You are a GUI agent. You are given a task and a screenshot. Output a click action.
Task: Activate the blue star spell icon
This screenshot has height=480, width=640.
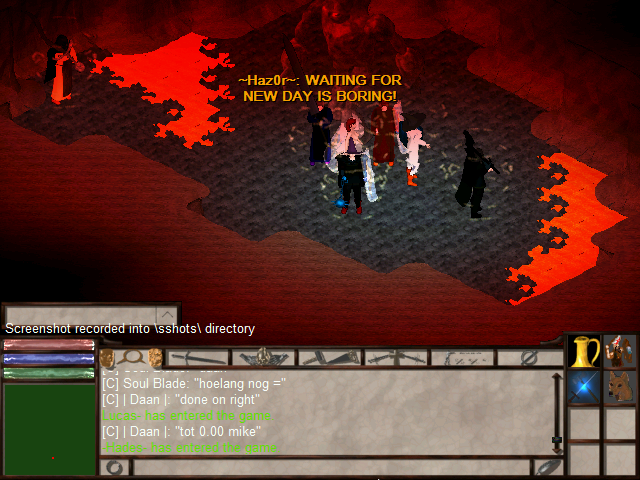[x=584, y=387]
